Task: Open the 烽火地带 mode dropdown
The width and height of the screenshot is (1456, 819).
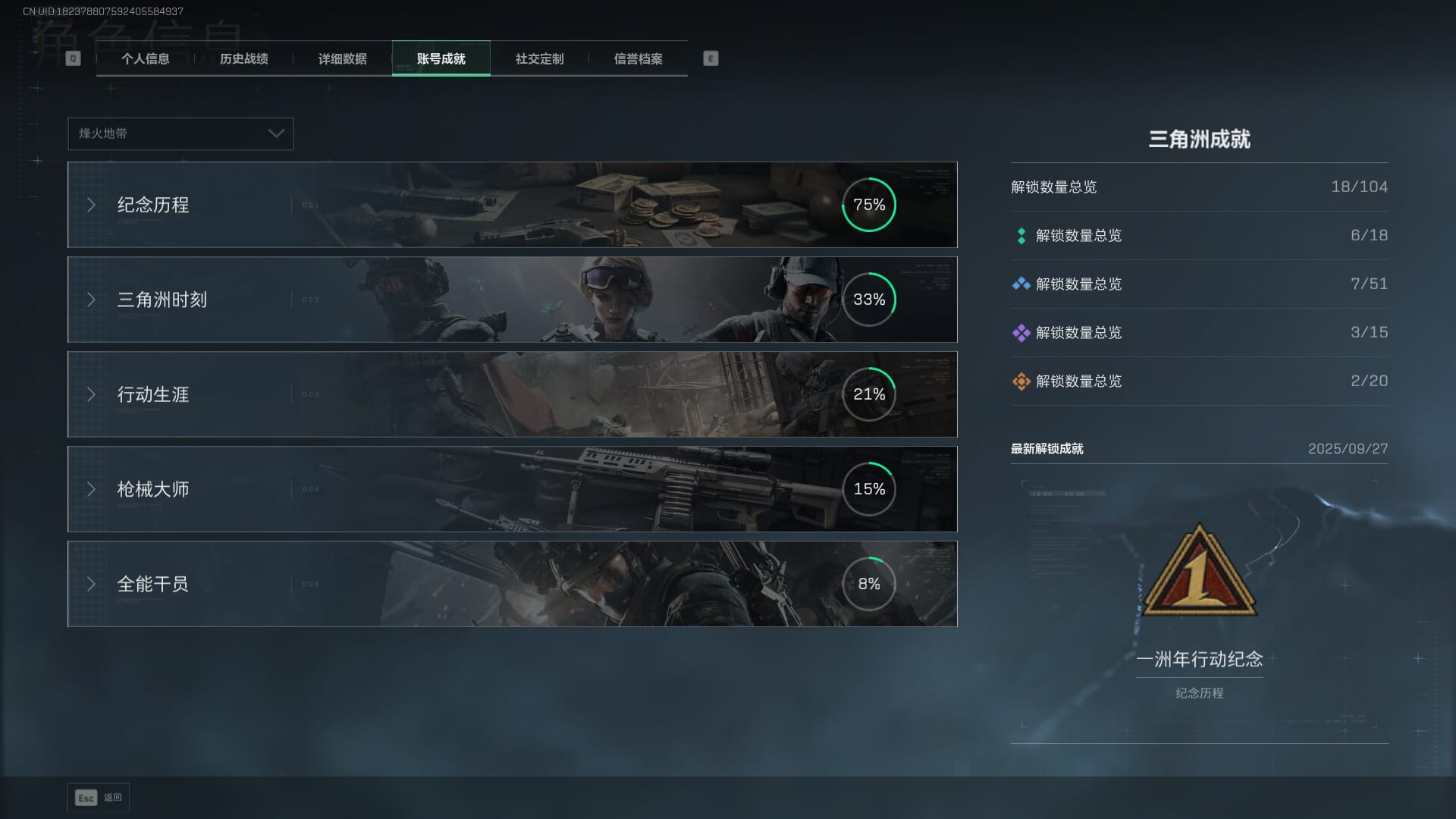Action: 180,133
